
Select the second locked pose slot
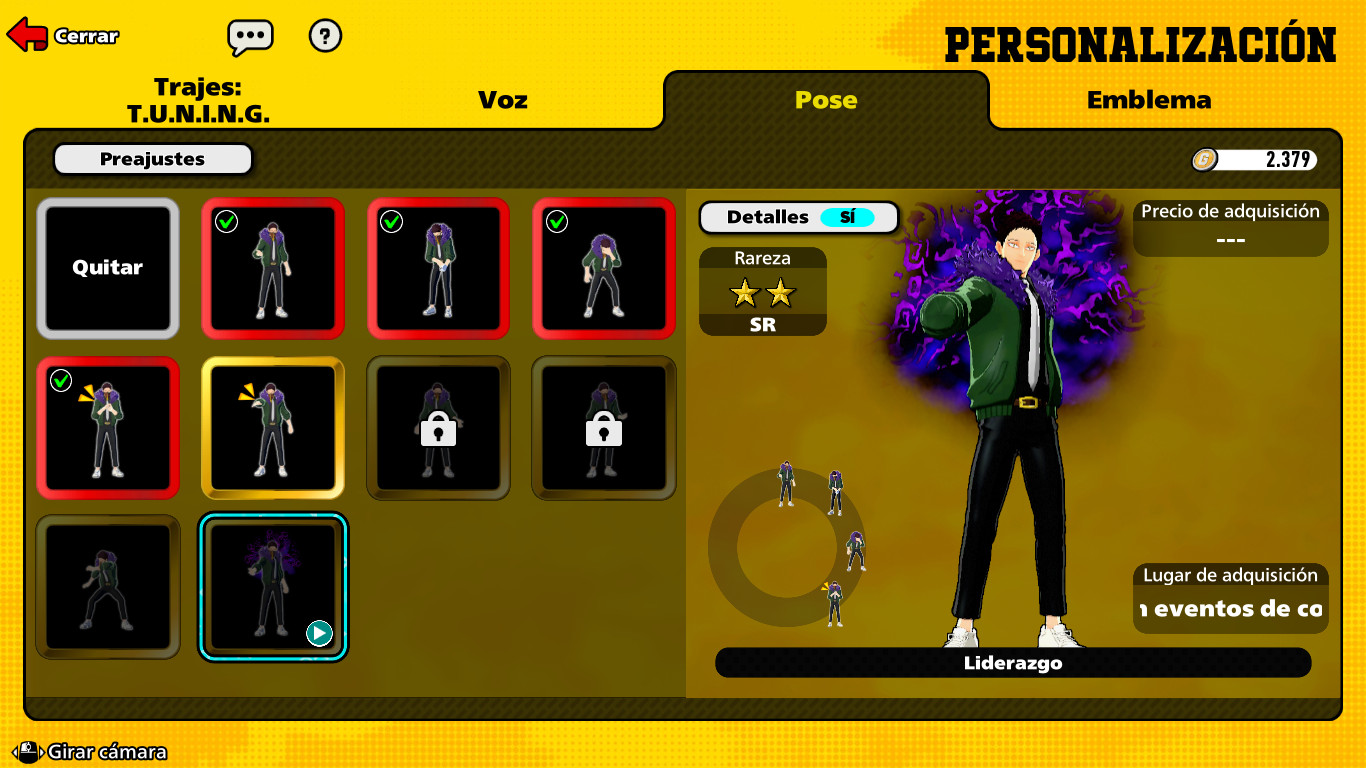(602, 427)
